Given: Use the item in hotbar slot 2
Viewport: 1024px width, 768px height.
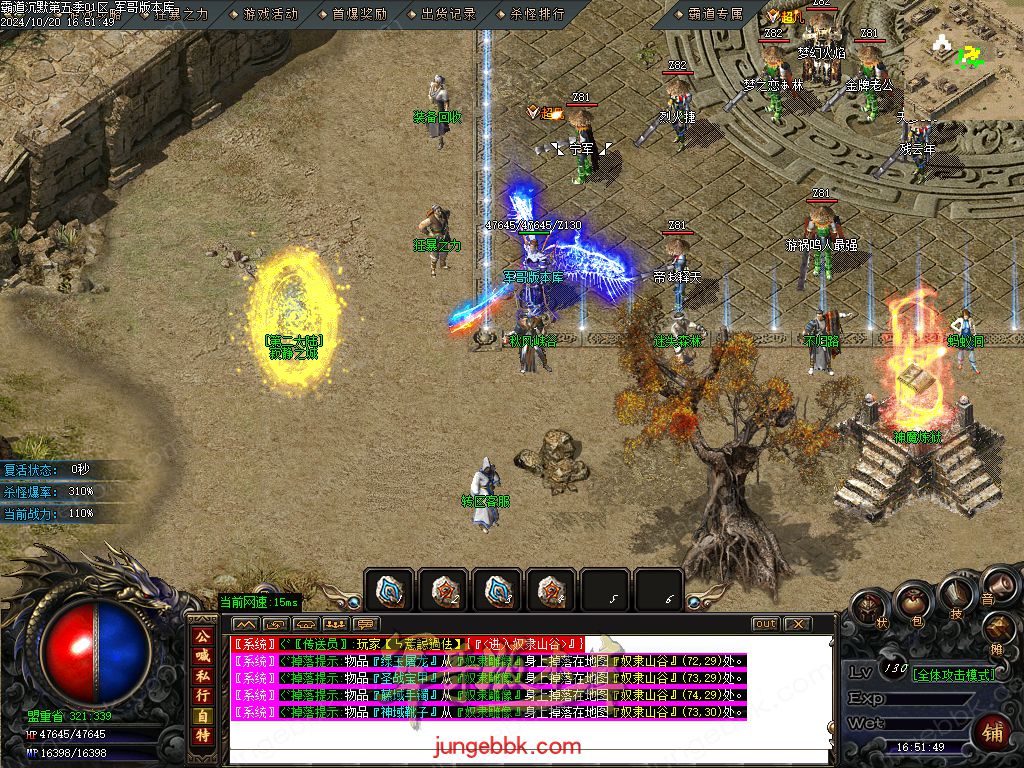Looking at the screenshot, I should pos(442,591).
